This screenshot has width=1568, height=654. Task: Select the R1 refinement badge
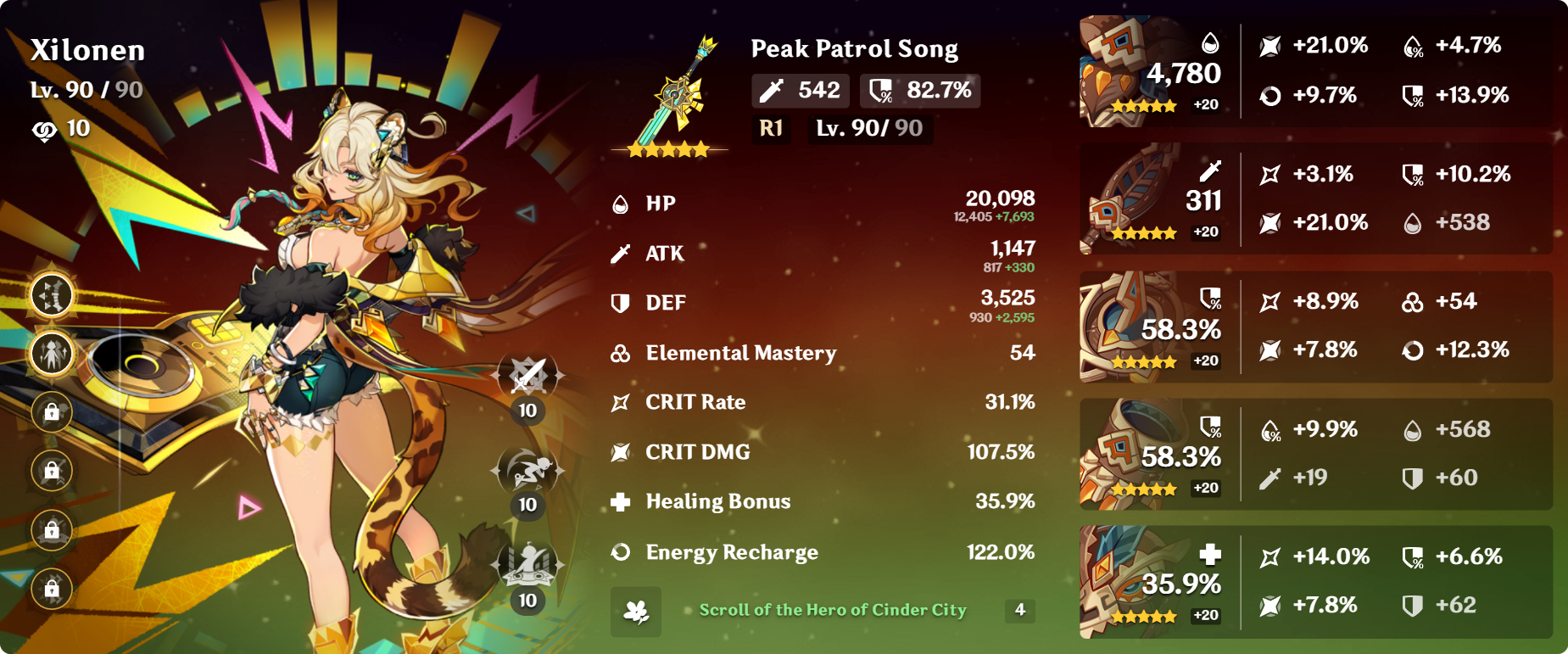click(771, 129)
